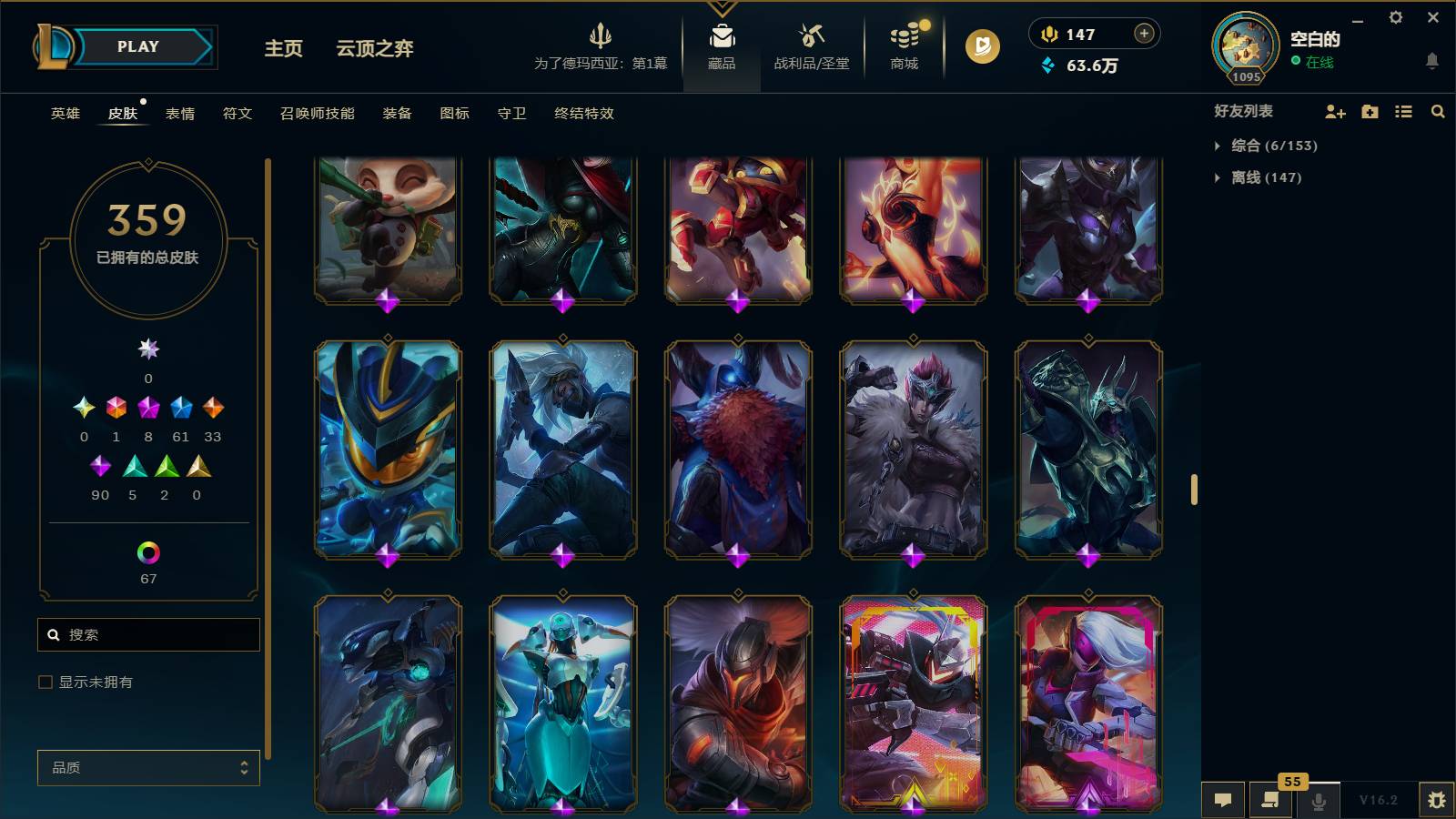This screenshot has height=819, width=1456.
Task: Click the add friend icon
Action: pyautogui.click(x=1335, y=111)
